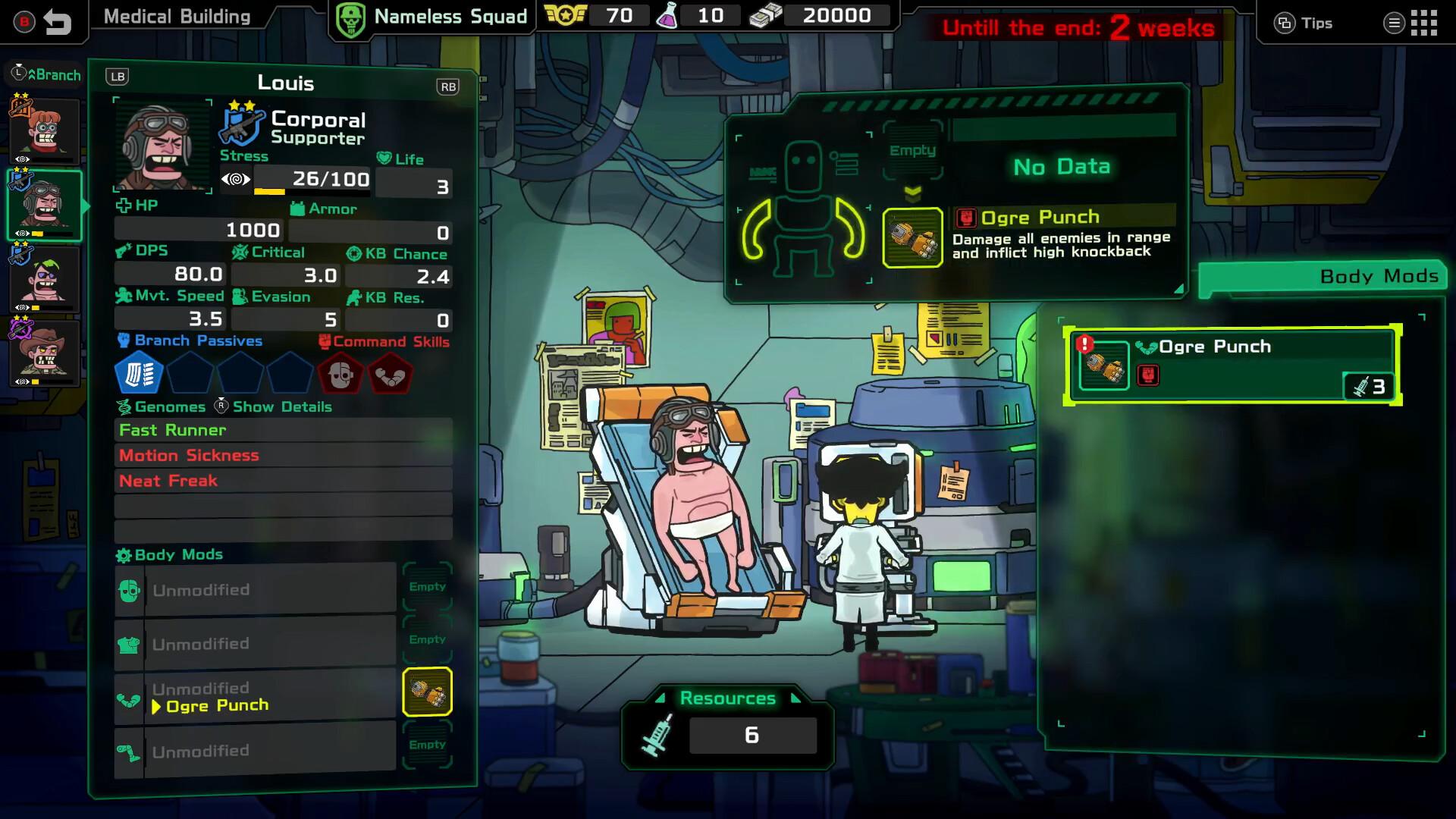Image resolution: width=1456 pixels, height=819 pixels.
Task: Select Louis's goggles portrait in squad list
Action: (45, 205)
